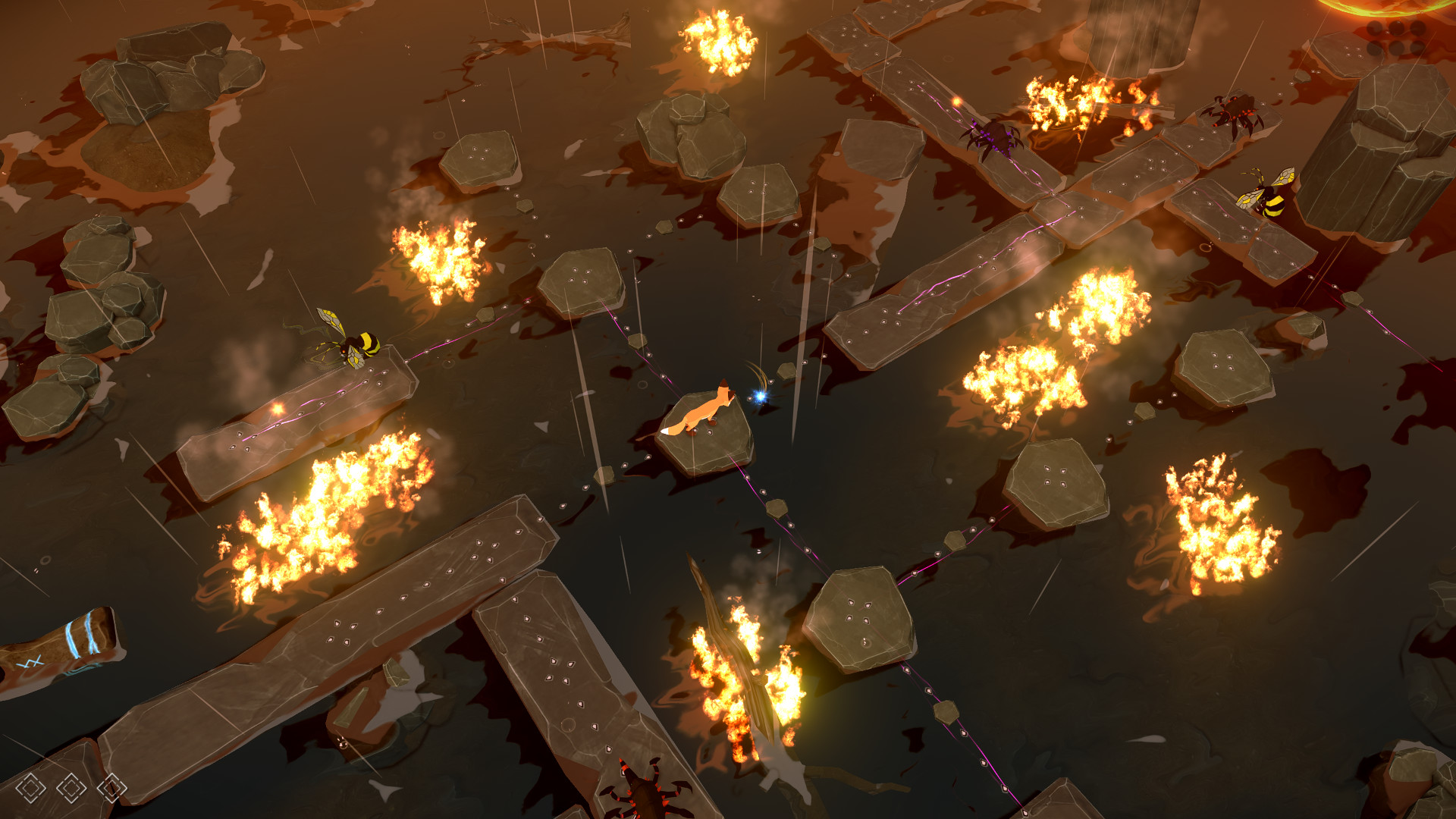This screenshot has width=1456, height=819.
Task: Select the third diamond ability icon
Action: coord(114,786)
